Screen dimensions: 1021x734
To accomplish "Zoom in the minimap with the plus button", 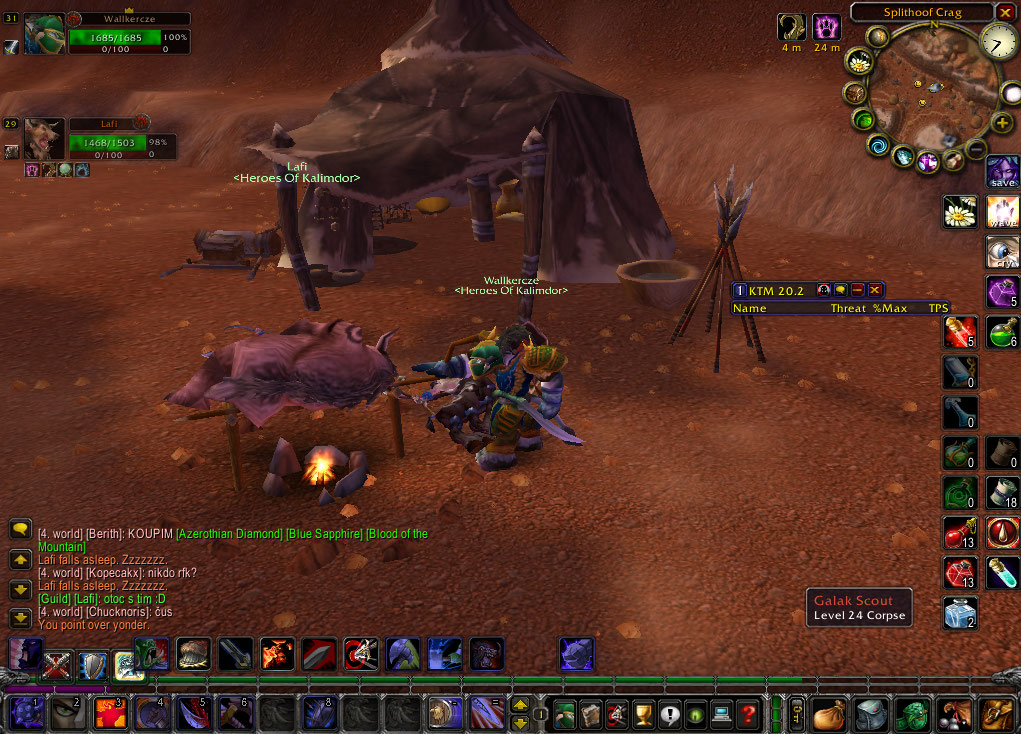I will pyautogui.click(x=1002, y=123).
